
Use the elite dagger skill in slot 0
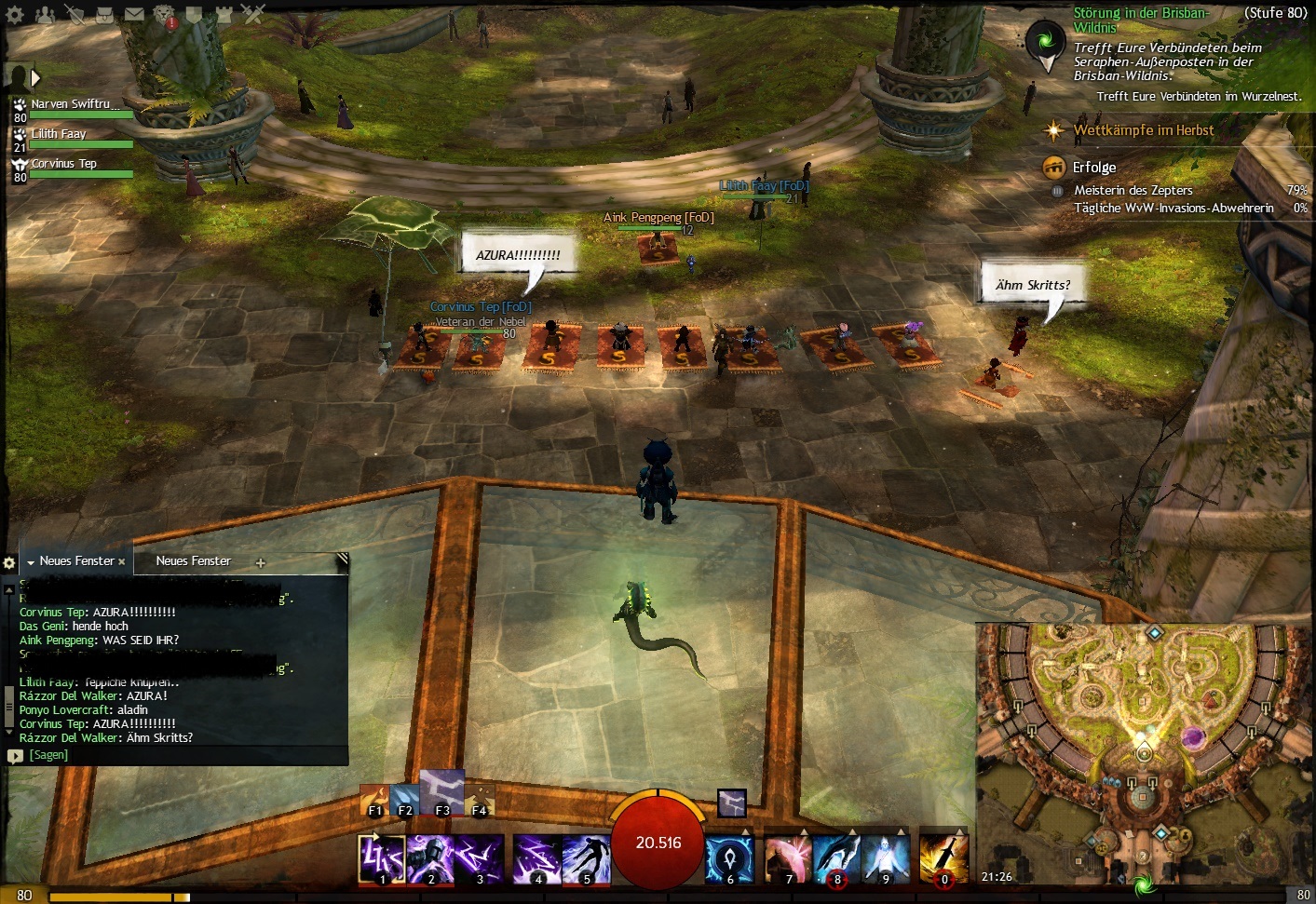click(x=943, y=857)
